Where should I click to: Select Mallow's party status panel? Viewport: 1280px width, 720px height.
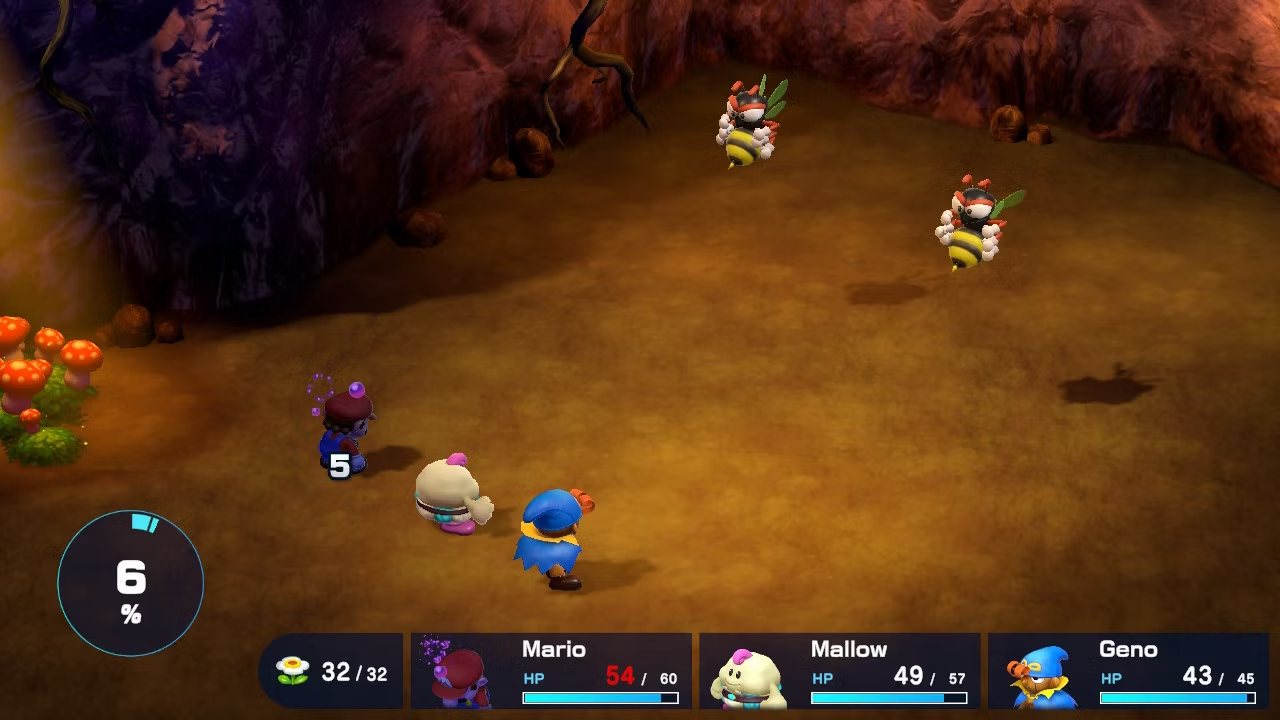point(839,671)
